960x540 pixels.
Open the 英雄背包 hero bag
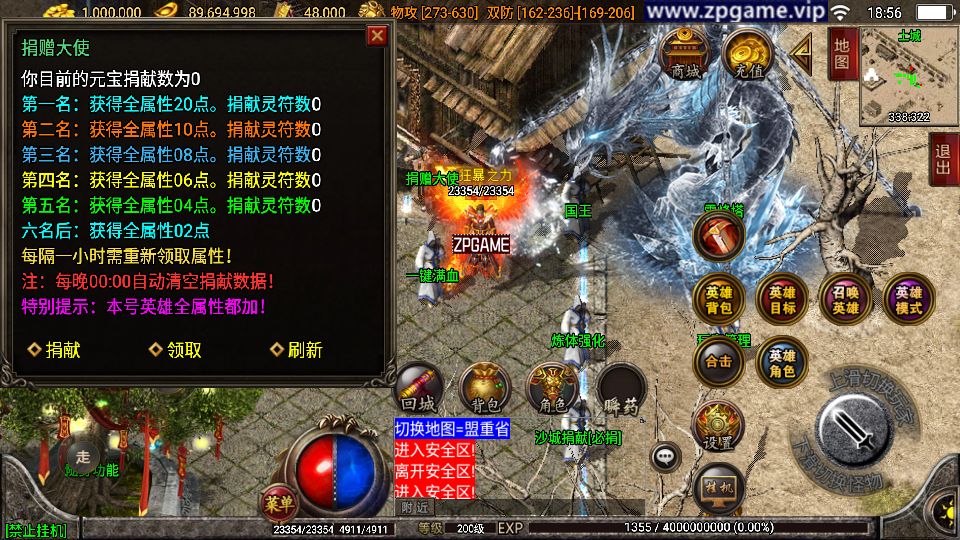(719, 299)
